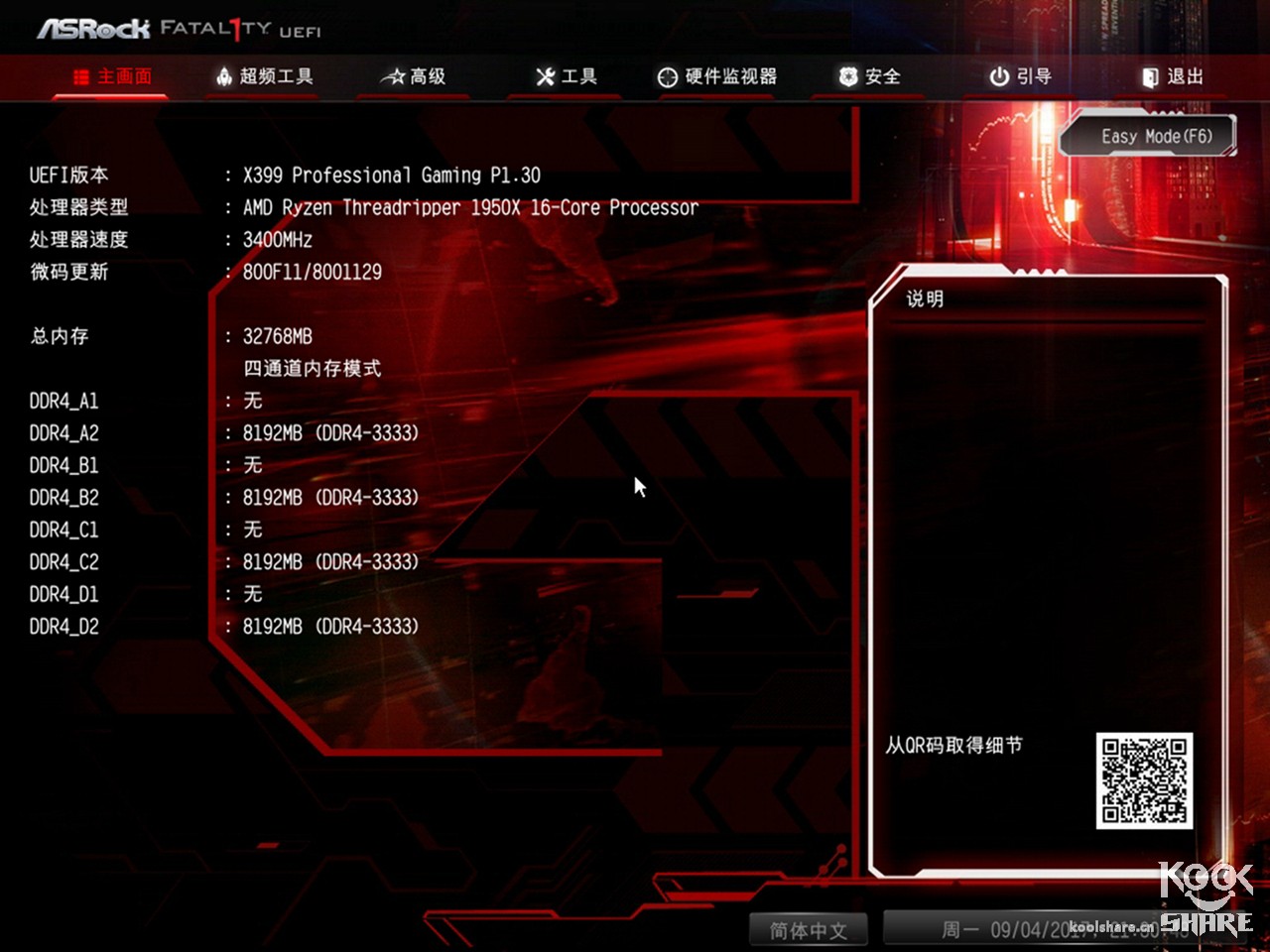Click the 引导 (Boot) power icon
This screenshot has width=1270, height=952.
pyautogui.click(x=998, y=76)
